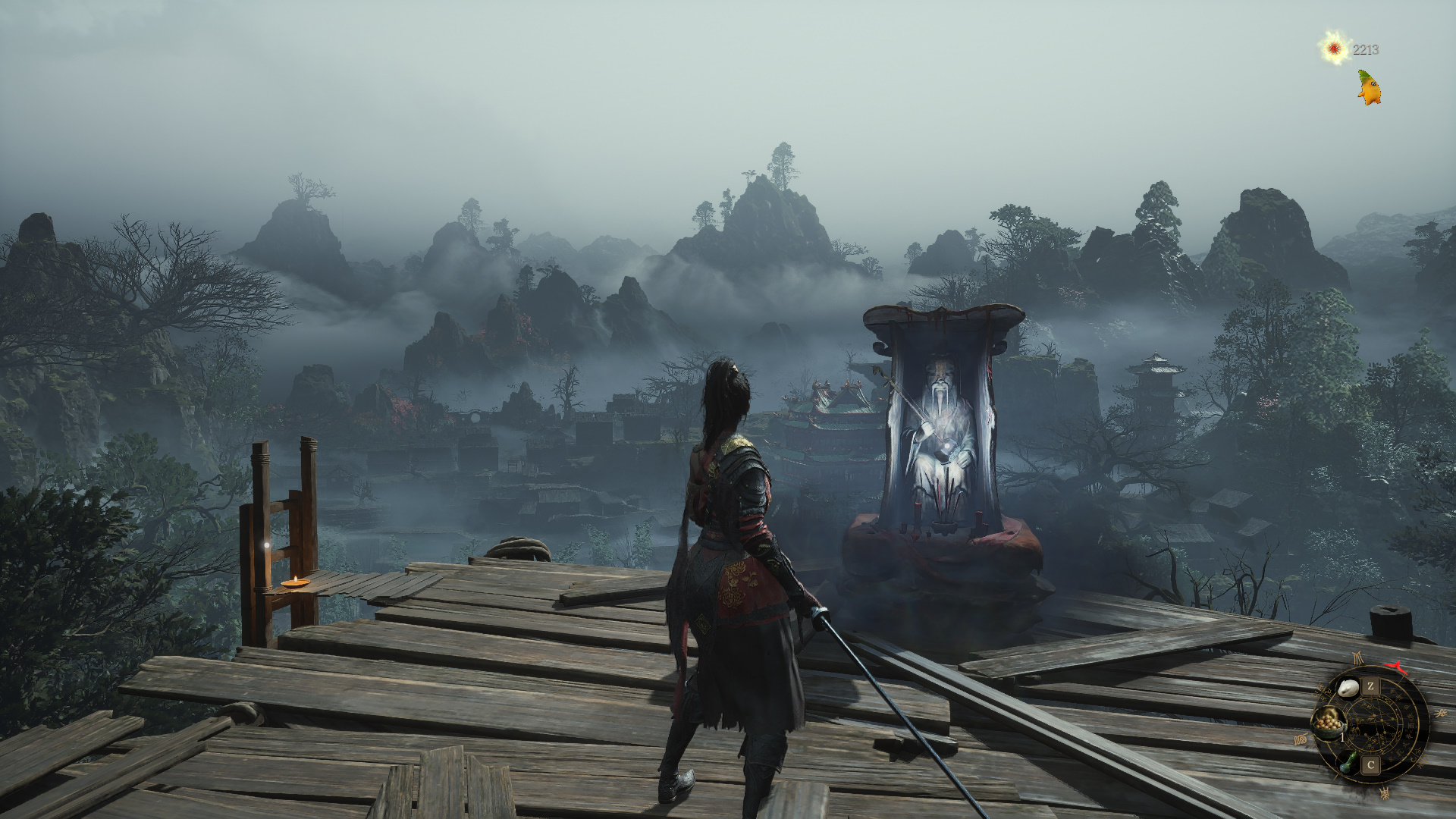Click the yellow mango creature icon
This screenshot has width=1456, height=819.
point(1369,88)
